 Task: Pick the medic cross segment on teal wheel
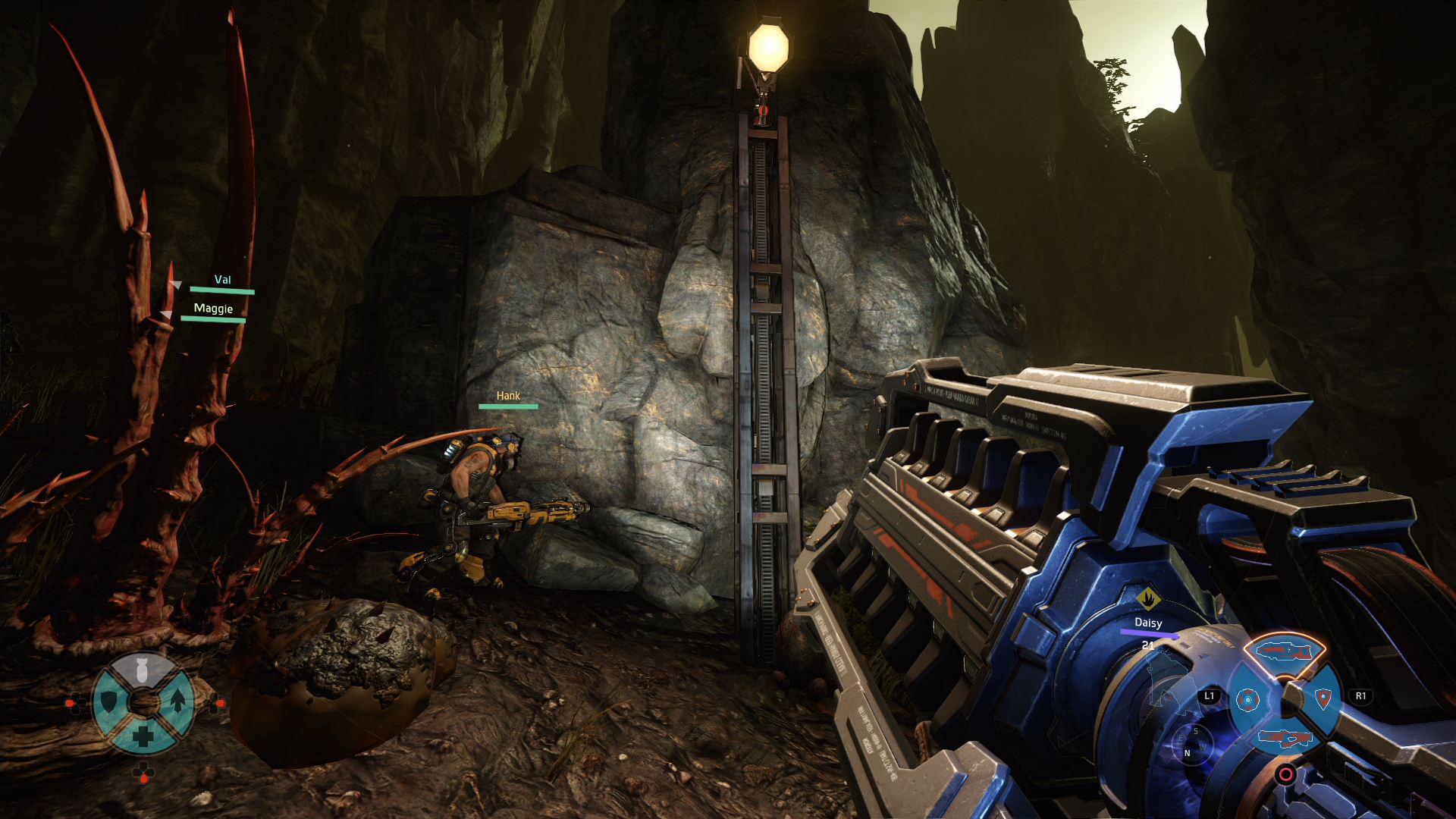tap(143, 735)
